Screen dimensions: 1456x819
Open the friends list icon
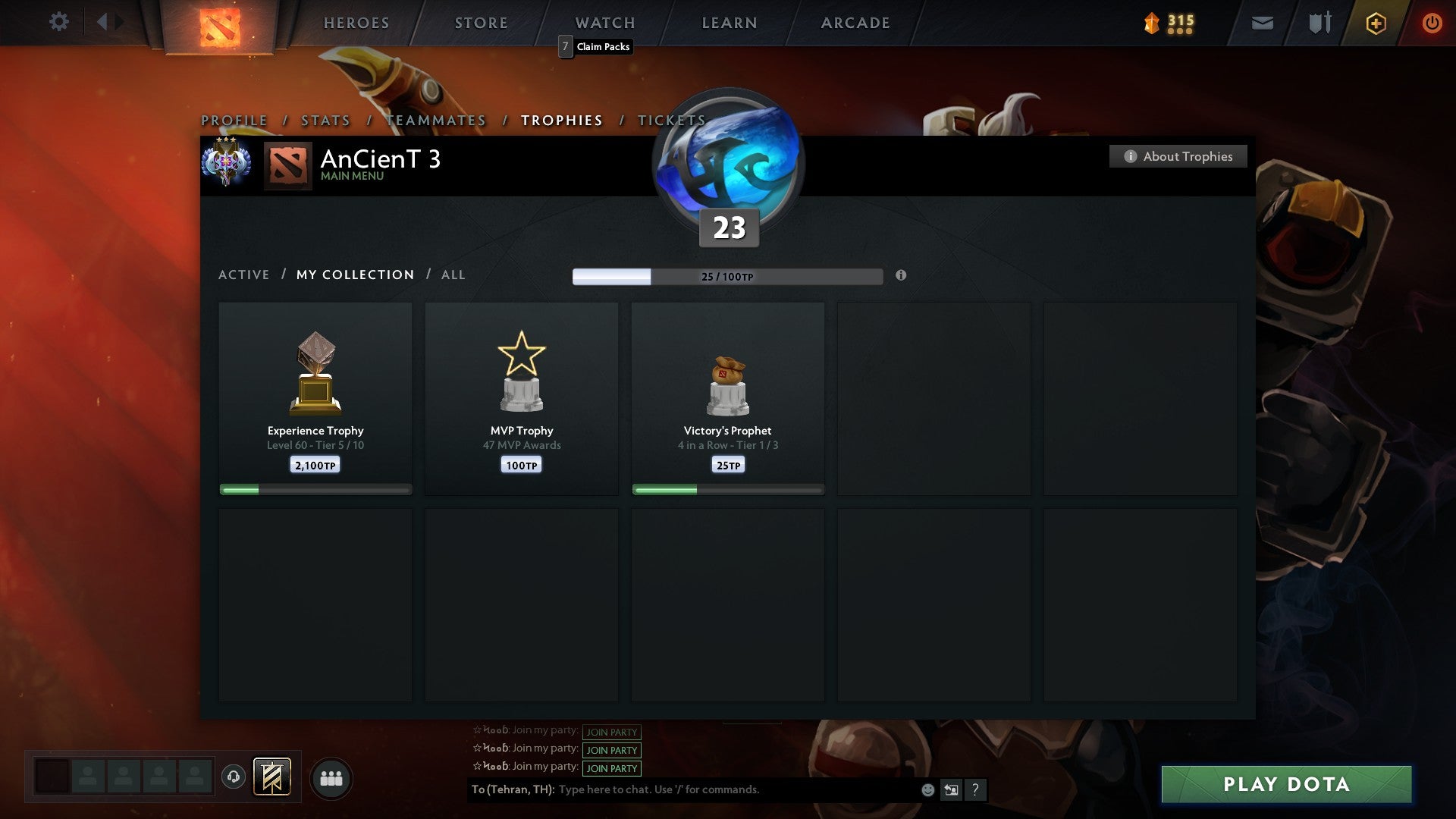click(x=331, y=777)
